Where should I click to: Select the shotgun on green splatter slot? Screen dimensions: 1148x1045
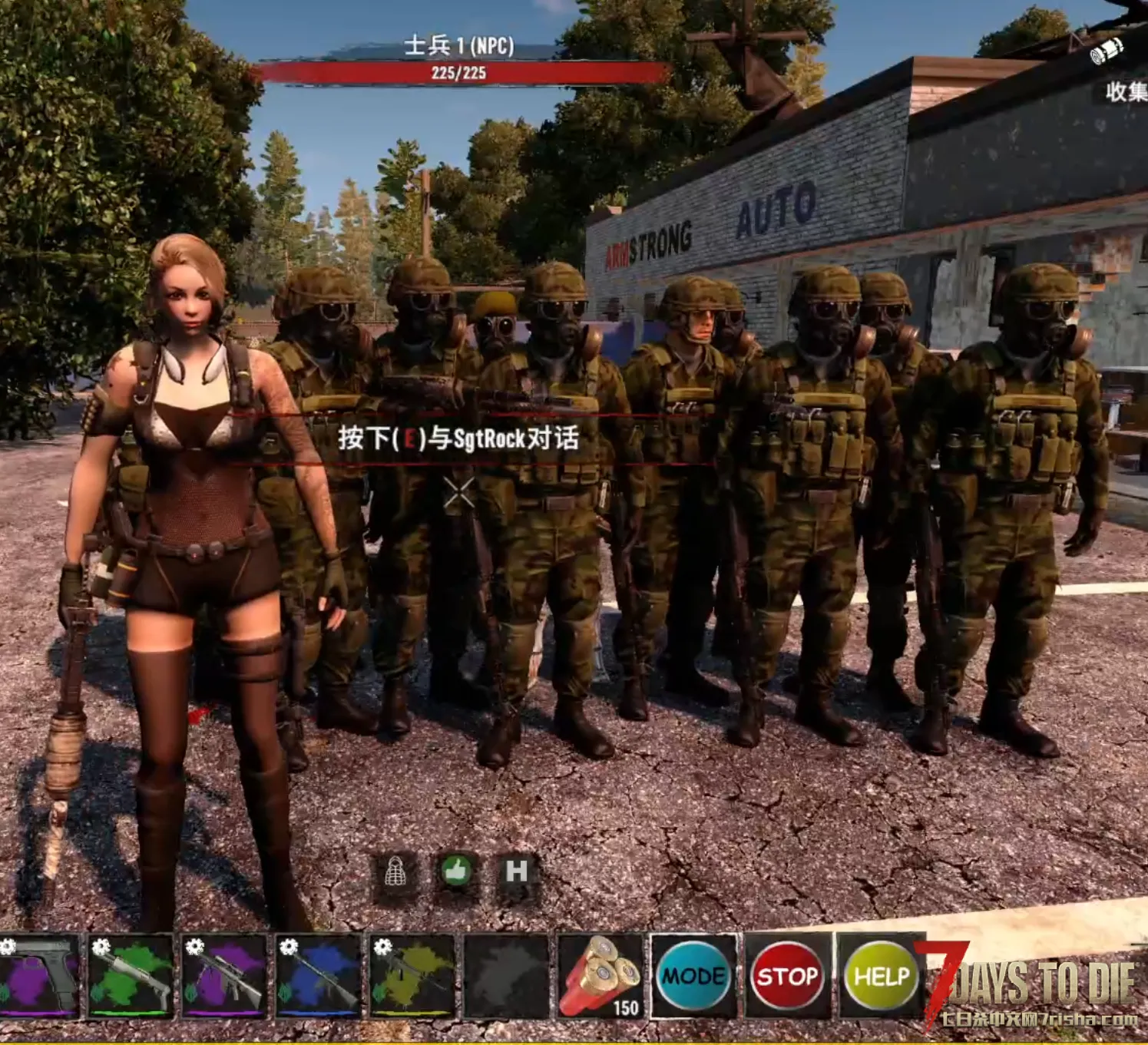coord(131,977)
